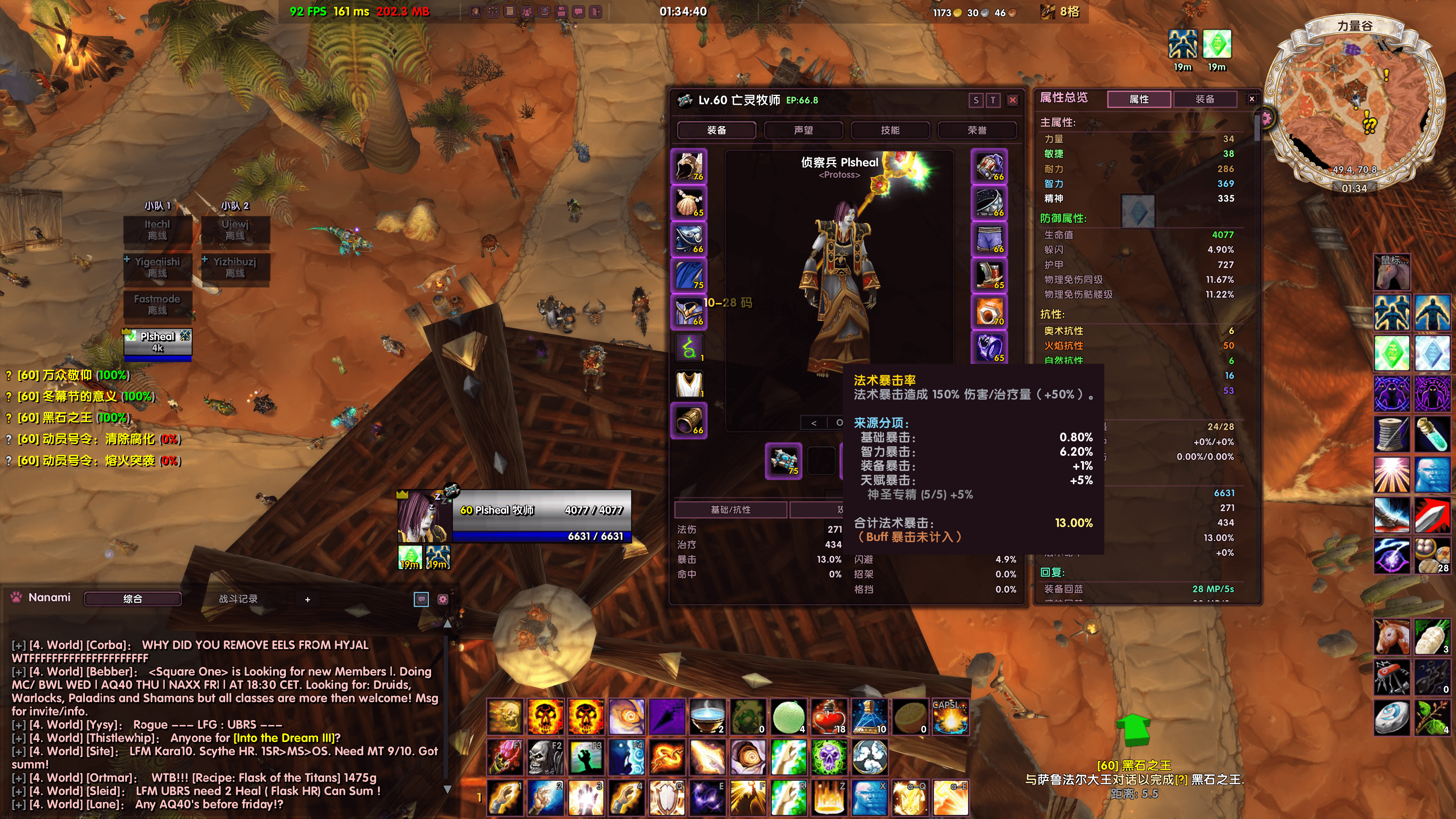Close the 属性总览 stats panel
1456x819 pixels.
point(1251,99)
